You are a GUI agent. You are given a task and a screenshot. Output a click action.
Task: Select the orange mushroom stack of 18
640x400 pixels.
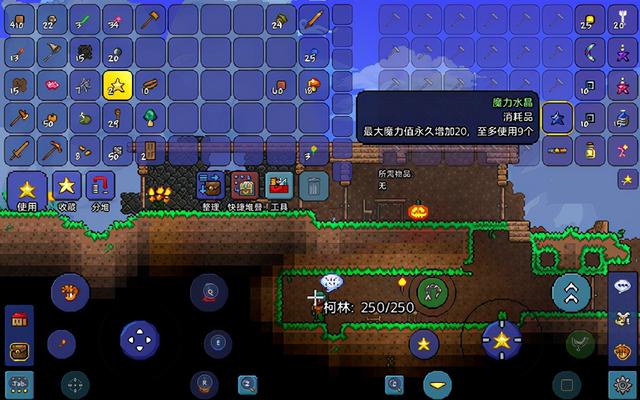point(312,85)
